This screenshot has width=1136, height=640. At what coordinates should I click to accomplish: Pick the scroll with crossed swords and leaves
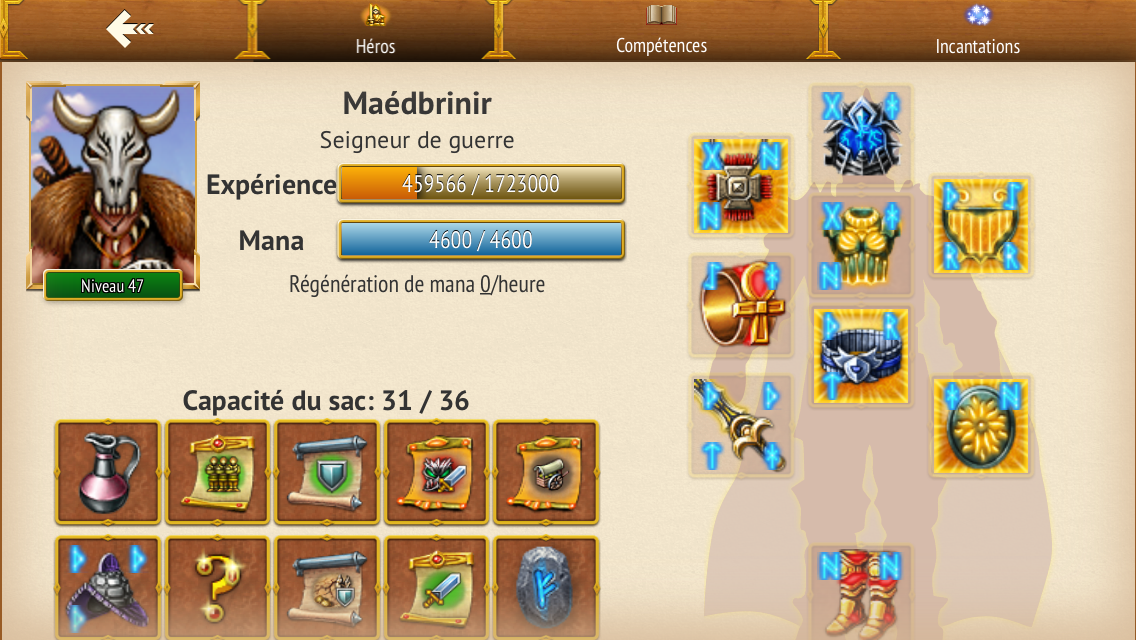[437, 472]
